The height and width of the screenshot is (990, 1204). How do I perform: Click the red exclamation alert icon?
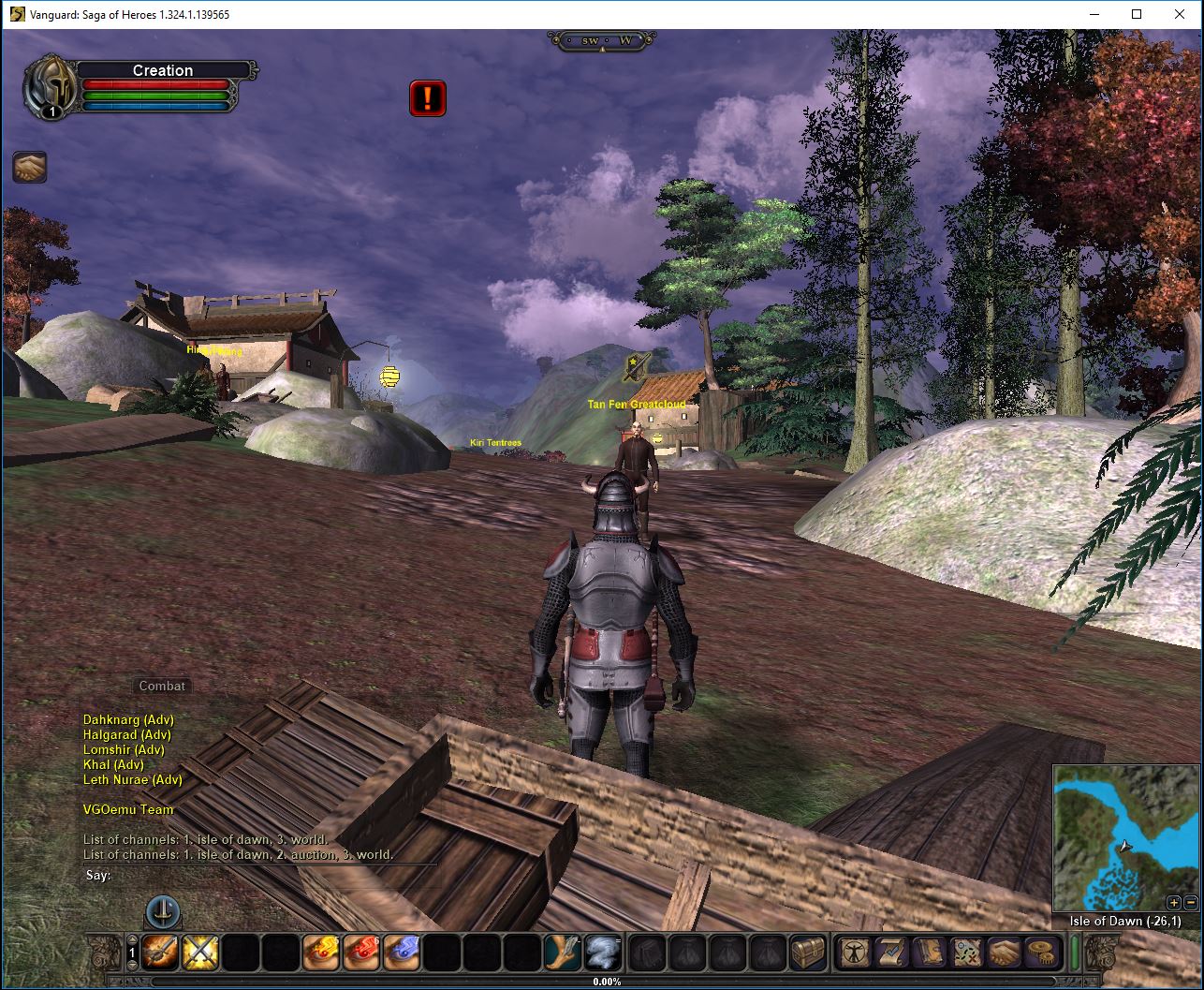tap(428, 98)
